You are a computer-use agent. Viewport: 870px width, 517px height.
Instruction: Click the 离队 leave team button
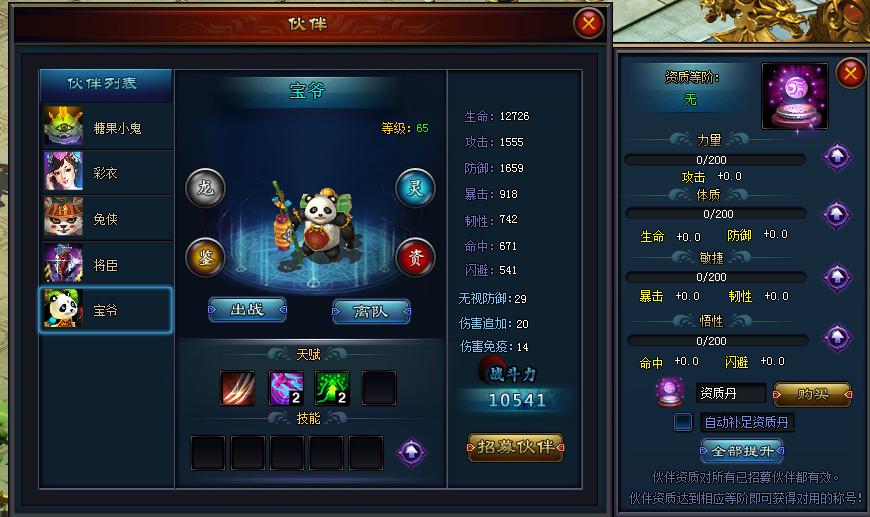[x=371, y=310]
